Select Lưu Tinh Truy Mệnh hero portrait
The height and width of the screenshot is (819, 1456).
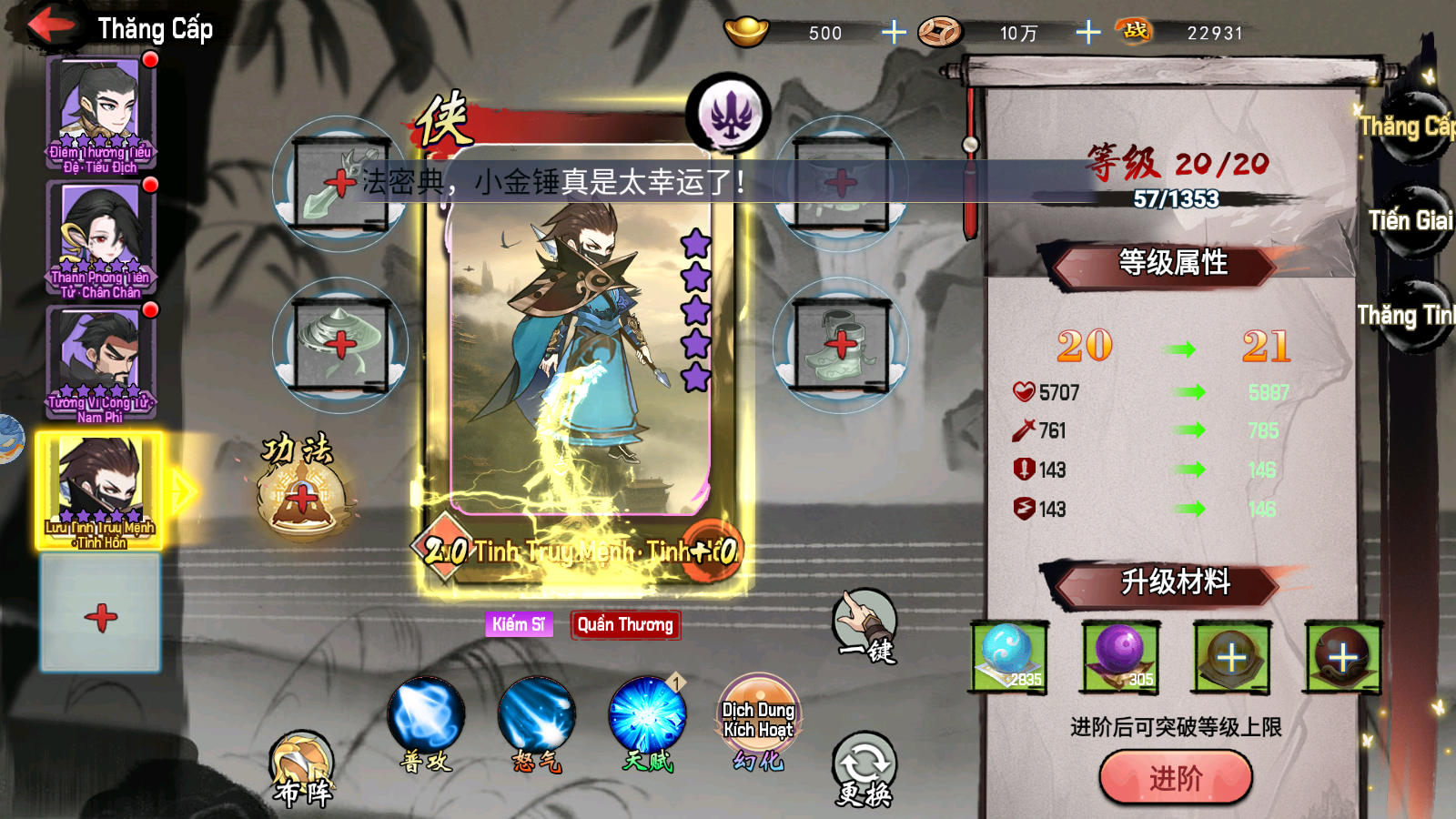point(100,489)
